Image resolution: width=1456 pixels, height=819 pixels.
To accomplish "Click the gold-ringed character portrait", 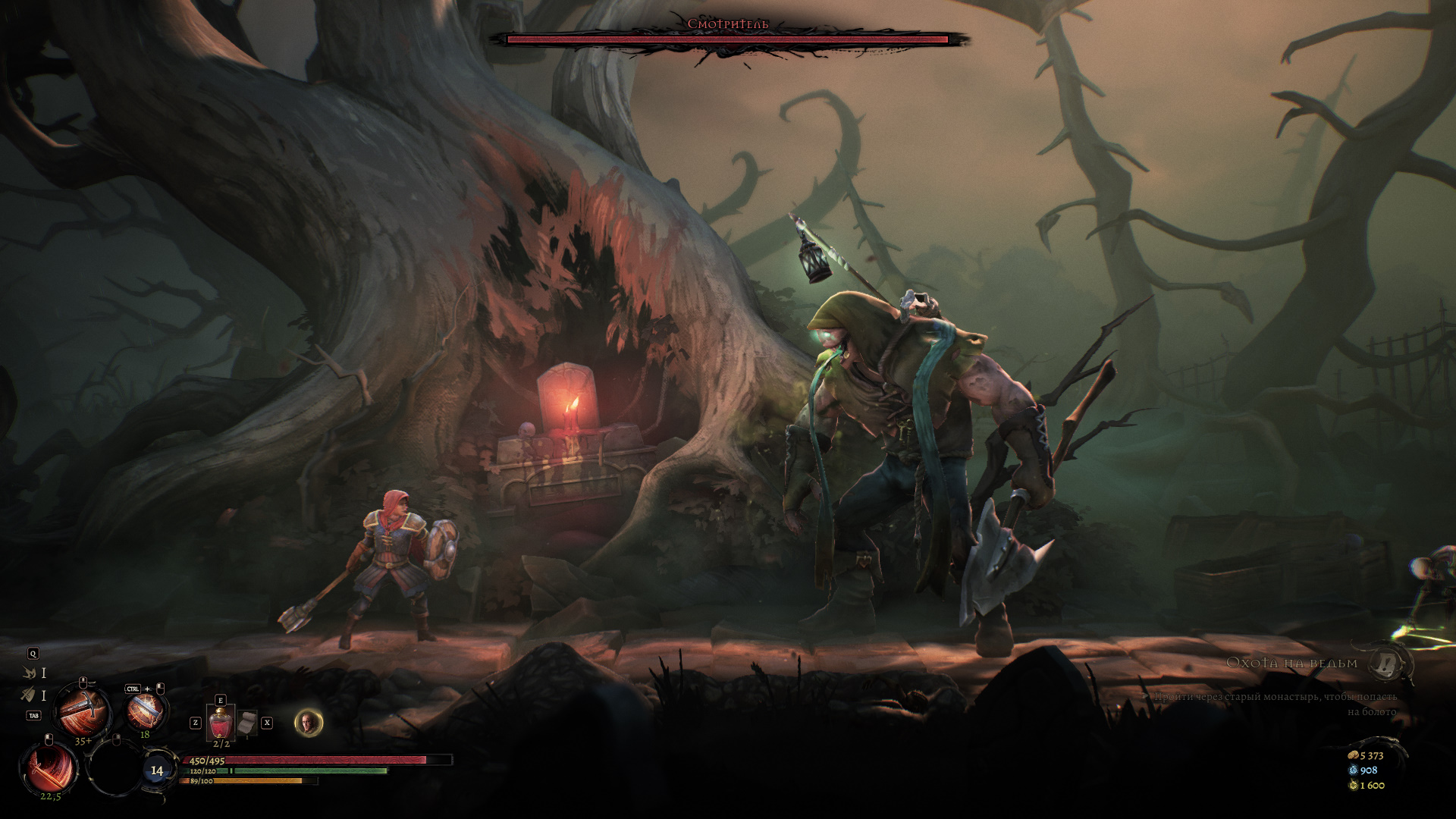I will click(x=308, y=723).
